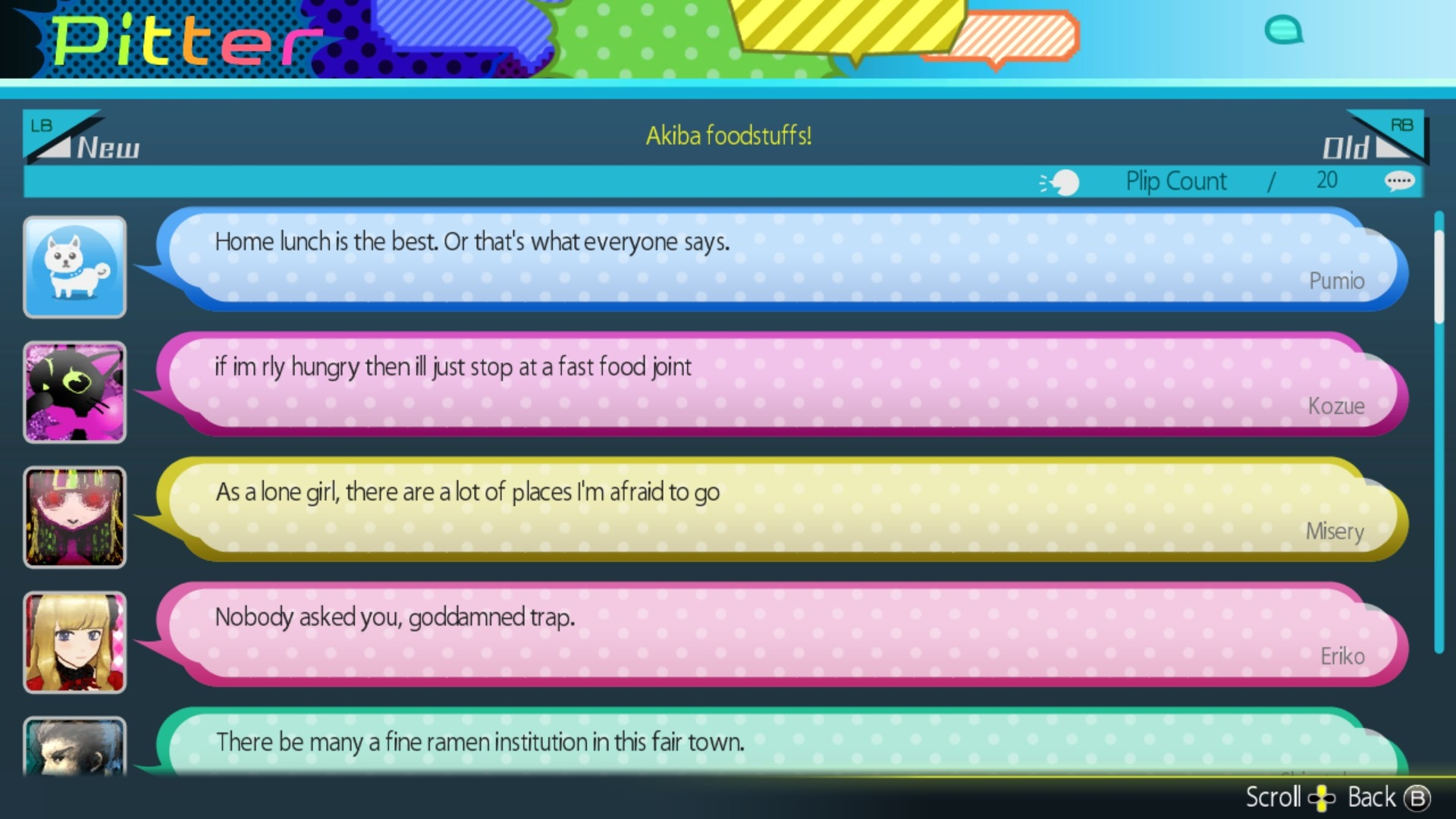Choose Eriko's 'Nobody asked you' message
Image resolution: width=1456 pixels, height=819 pixels.
pyautogui.click(x=781, y=634)
